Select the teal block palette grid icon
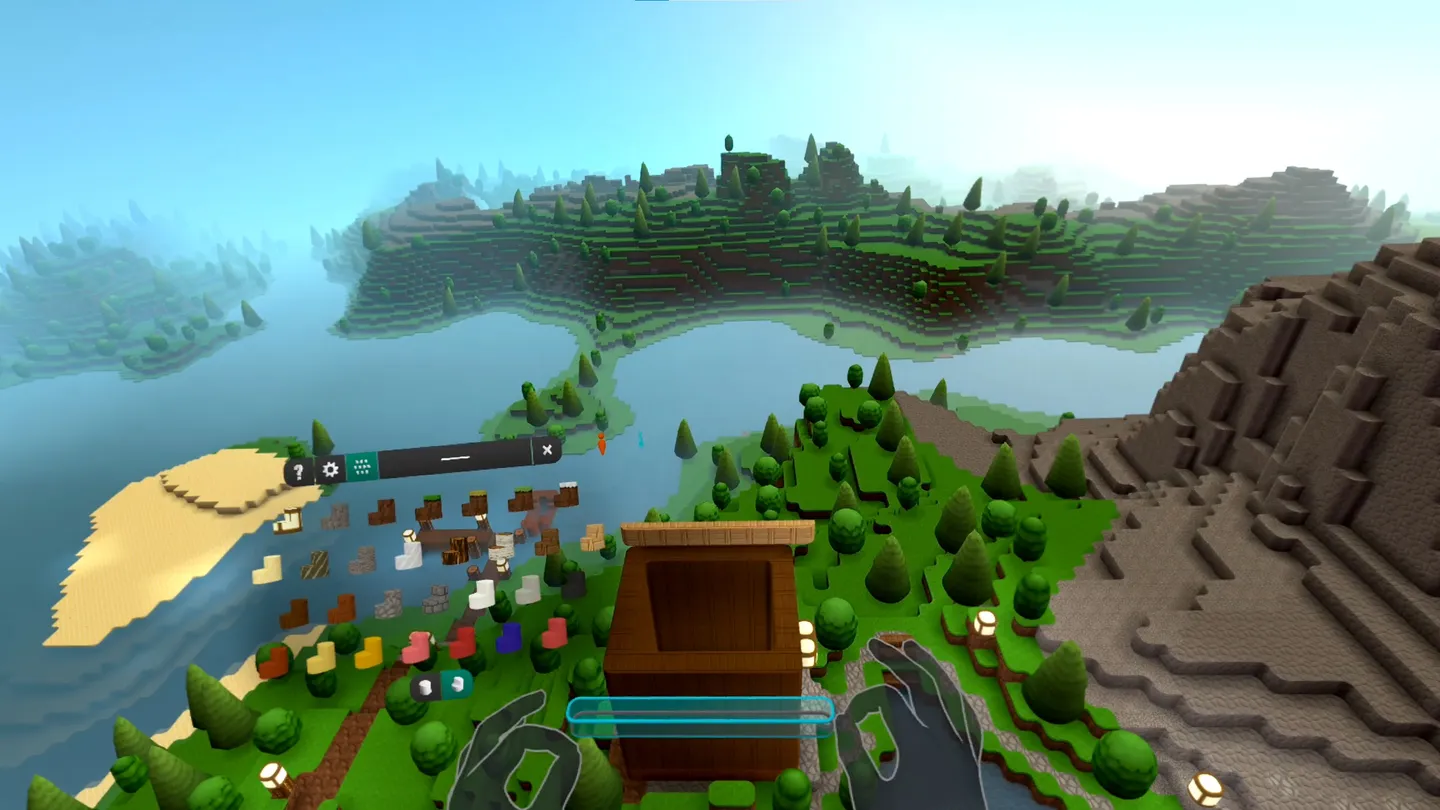 (363, 466)
